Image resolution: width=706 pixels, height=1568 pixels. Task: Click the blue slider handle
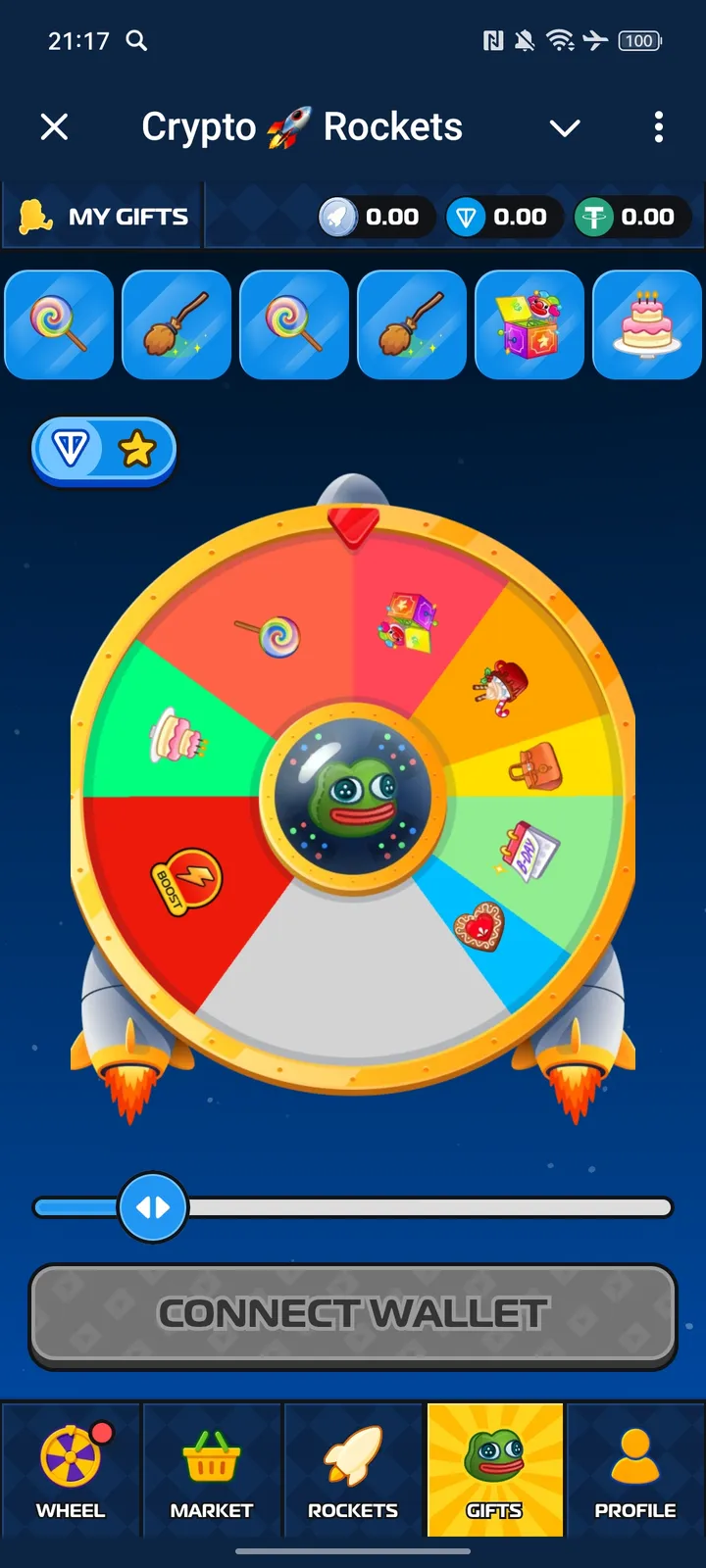152,1207
